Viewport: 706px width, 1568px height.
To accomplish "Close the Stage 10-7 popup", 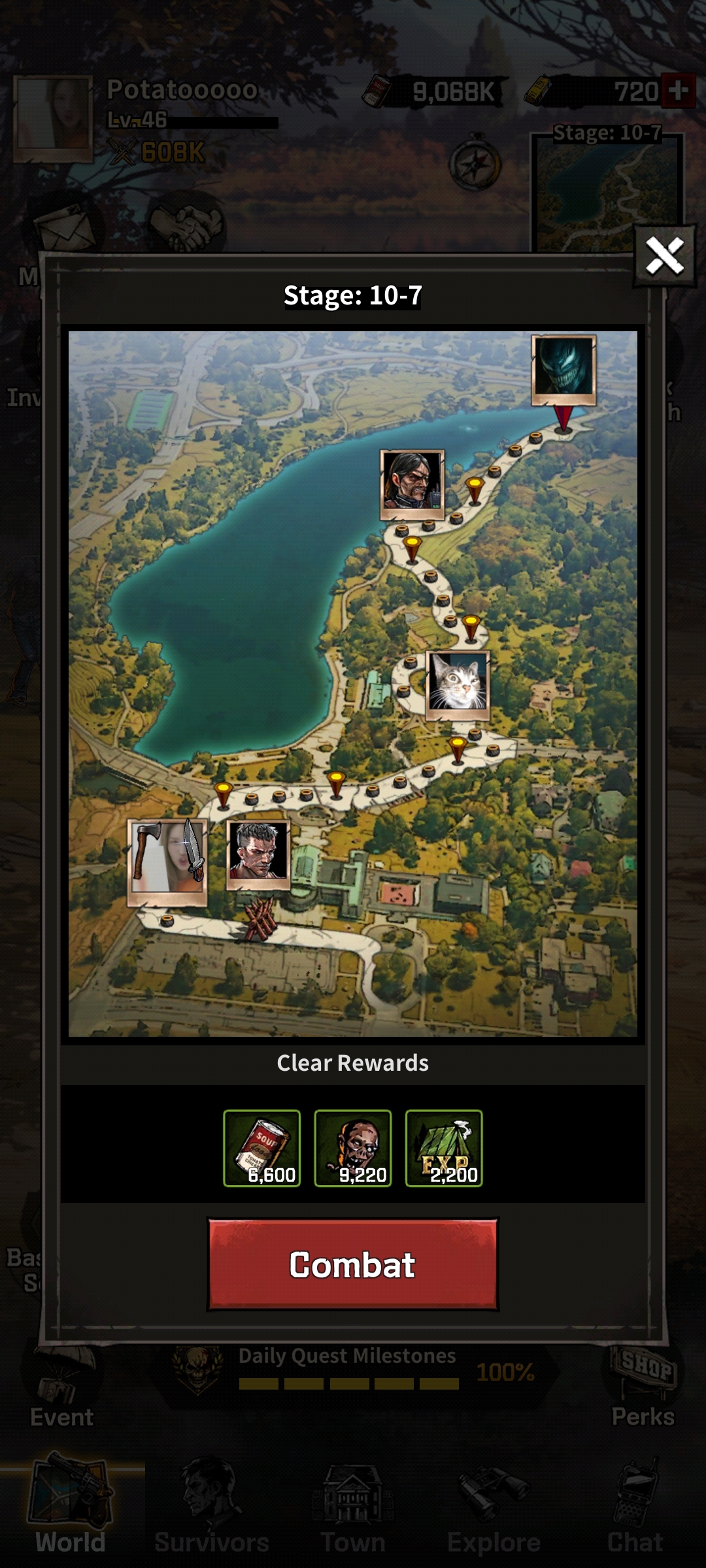I will (x=664, y=255).
